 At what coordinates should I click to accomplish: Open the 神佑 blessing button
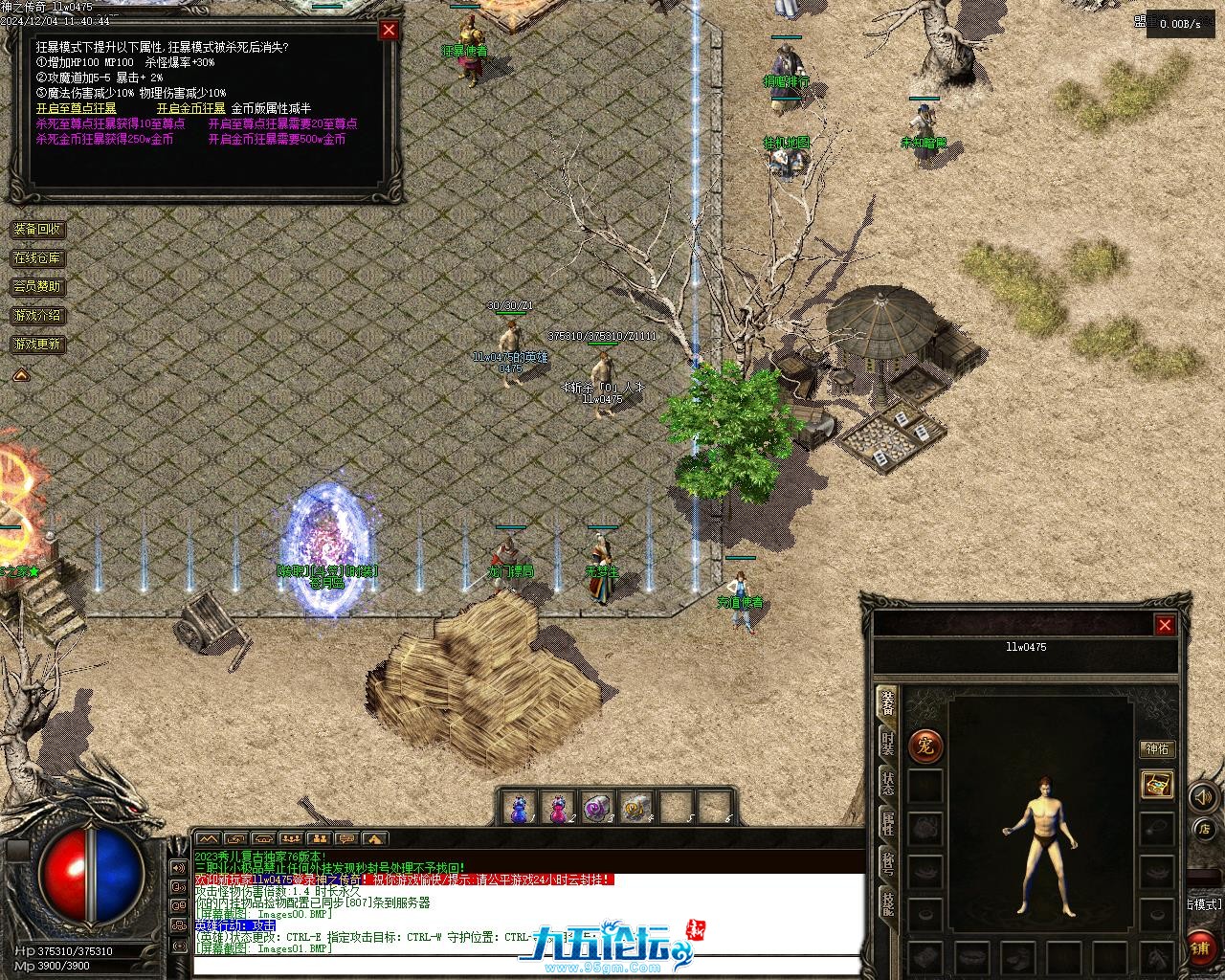tap(1157, 749)
